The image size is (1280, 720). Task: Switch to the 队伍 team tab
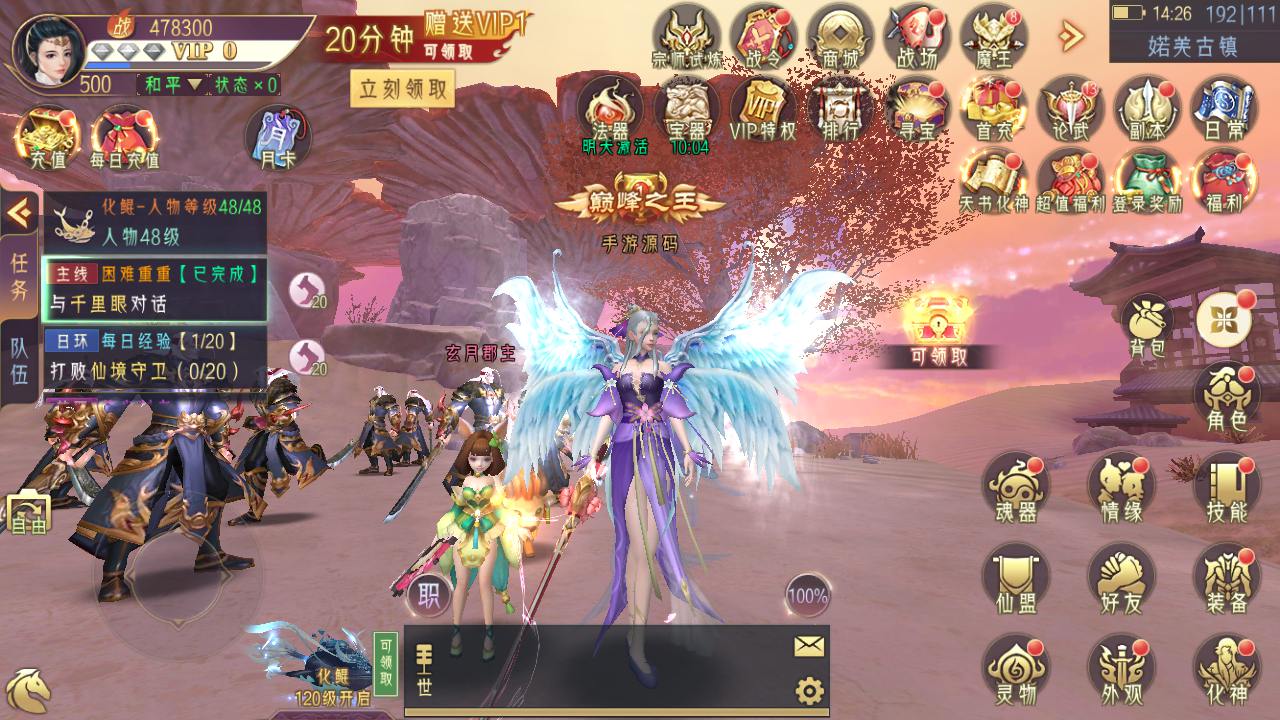[x=19, y=362]
